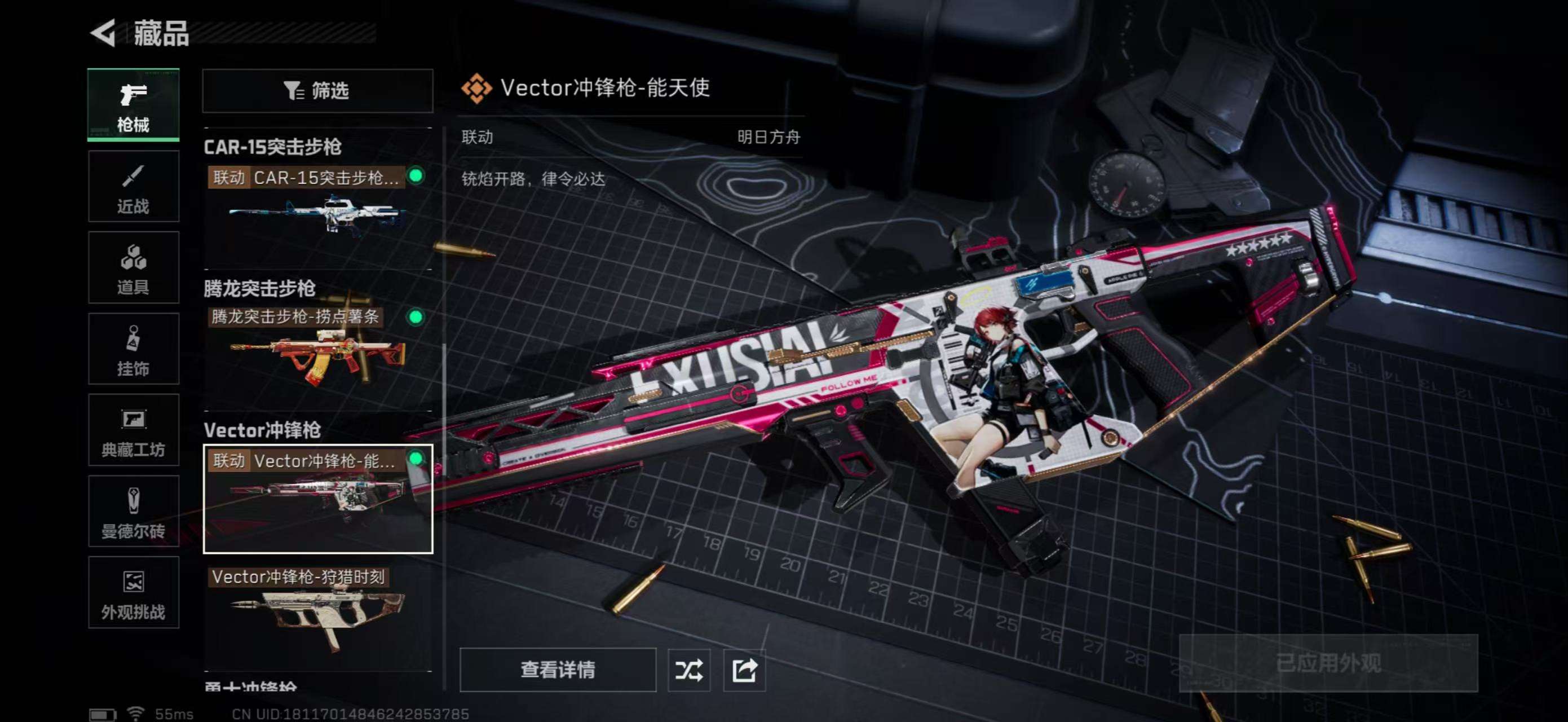
Task: Click the share skin icon
Action: click(x=744, y=669)
